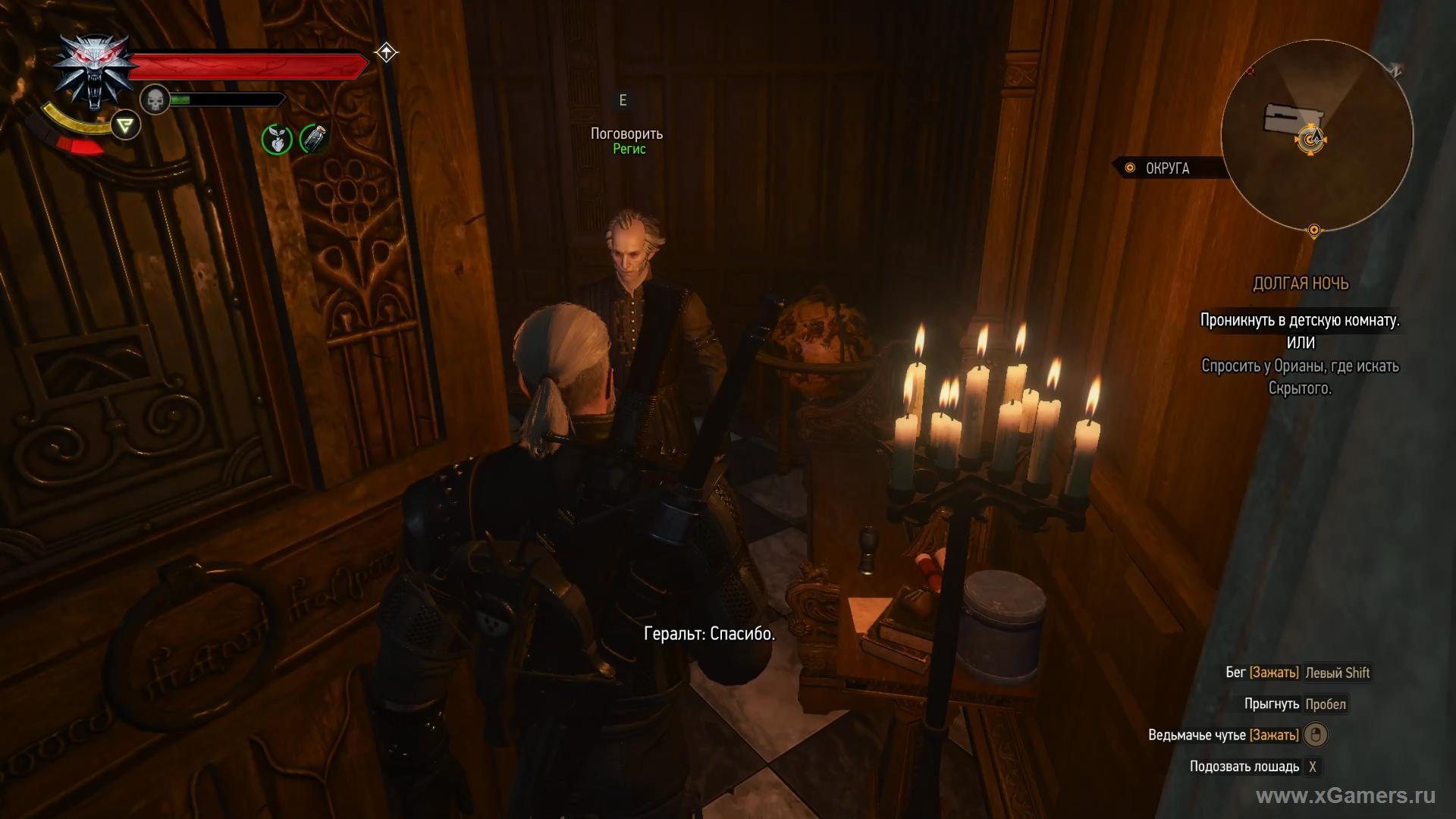This screenshot has width=1456, height=819.
Task: Select the glowing triangular sign icon
Action: click(126, 125)
